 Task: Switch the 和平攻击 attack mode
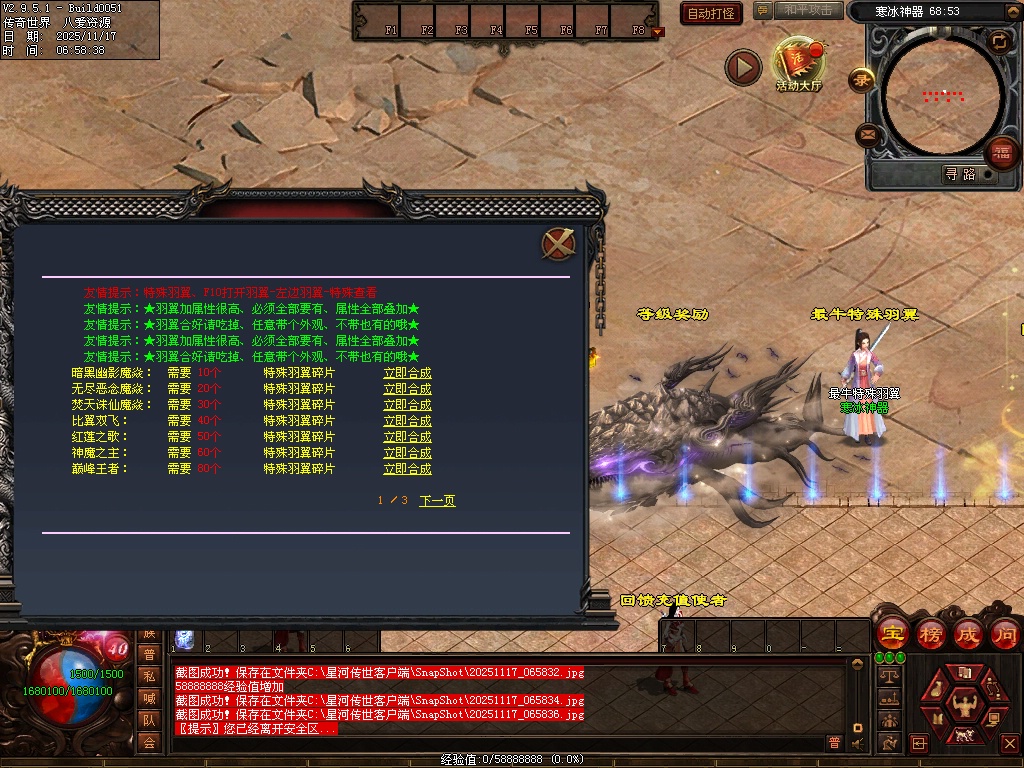807,10
